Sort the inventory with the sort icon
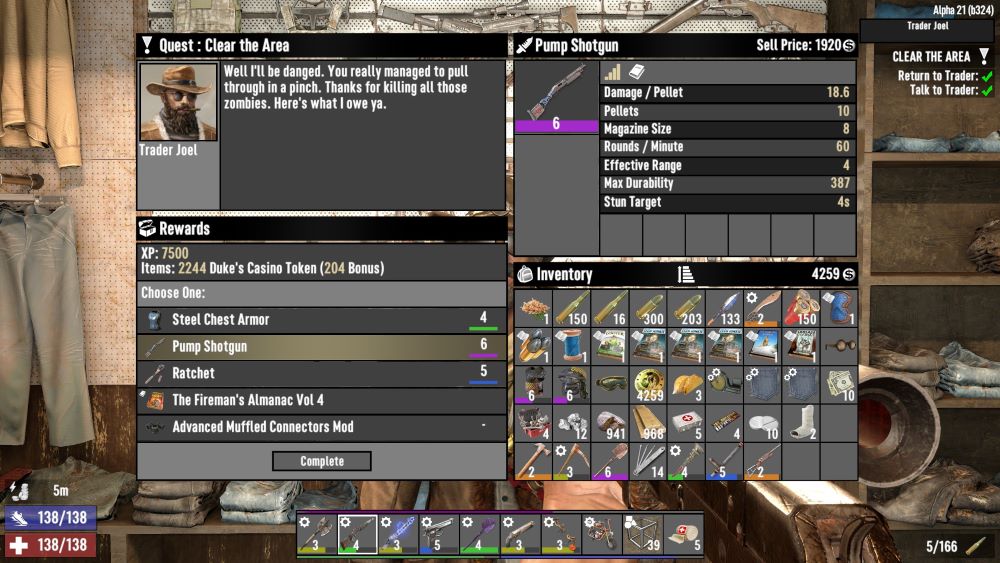The height and width of the screenshot is (563, 1000). click(686, 274)
